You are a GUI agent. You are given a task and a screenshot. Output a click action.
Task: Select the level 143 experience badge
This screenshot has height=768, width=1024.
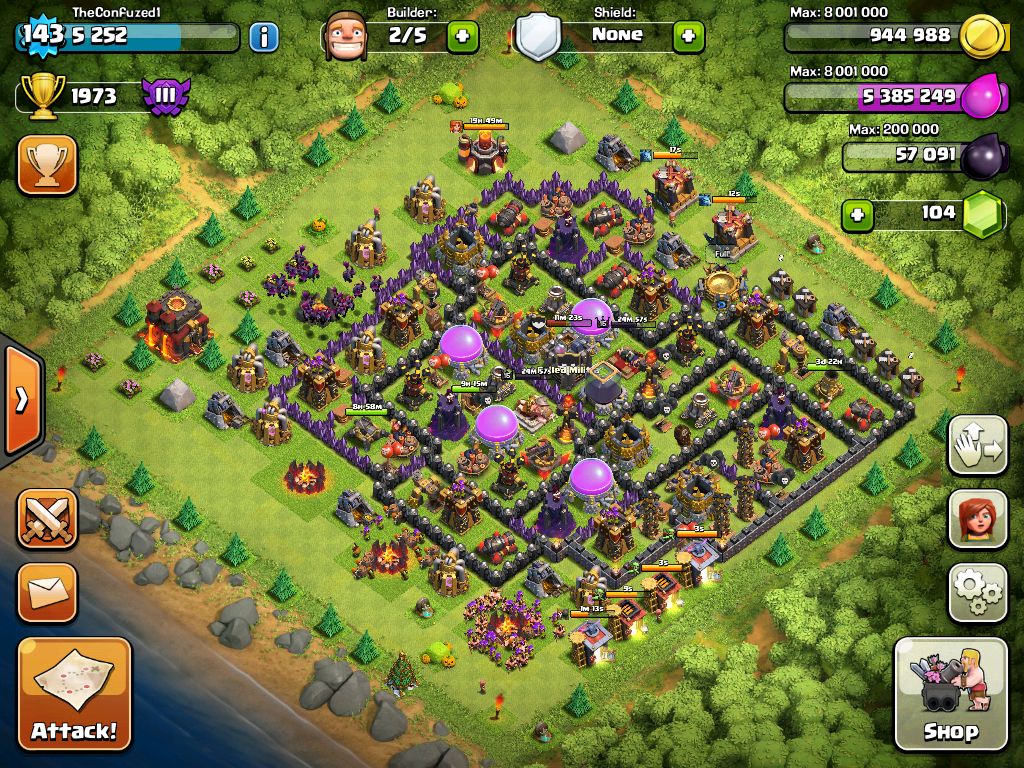[x=42, y=35]
